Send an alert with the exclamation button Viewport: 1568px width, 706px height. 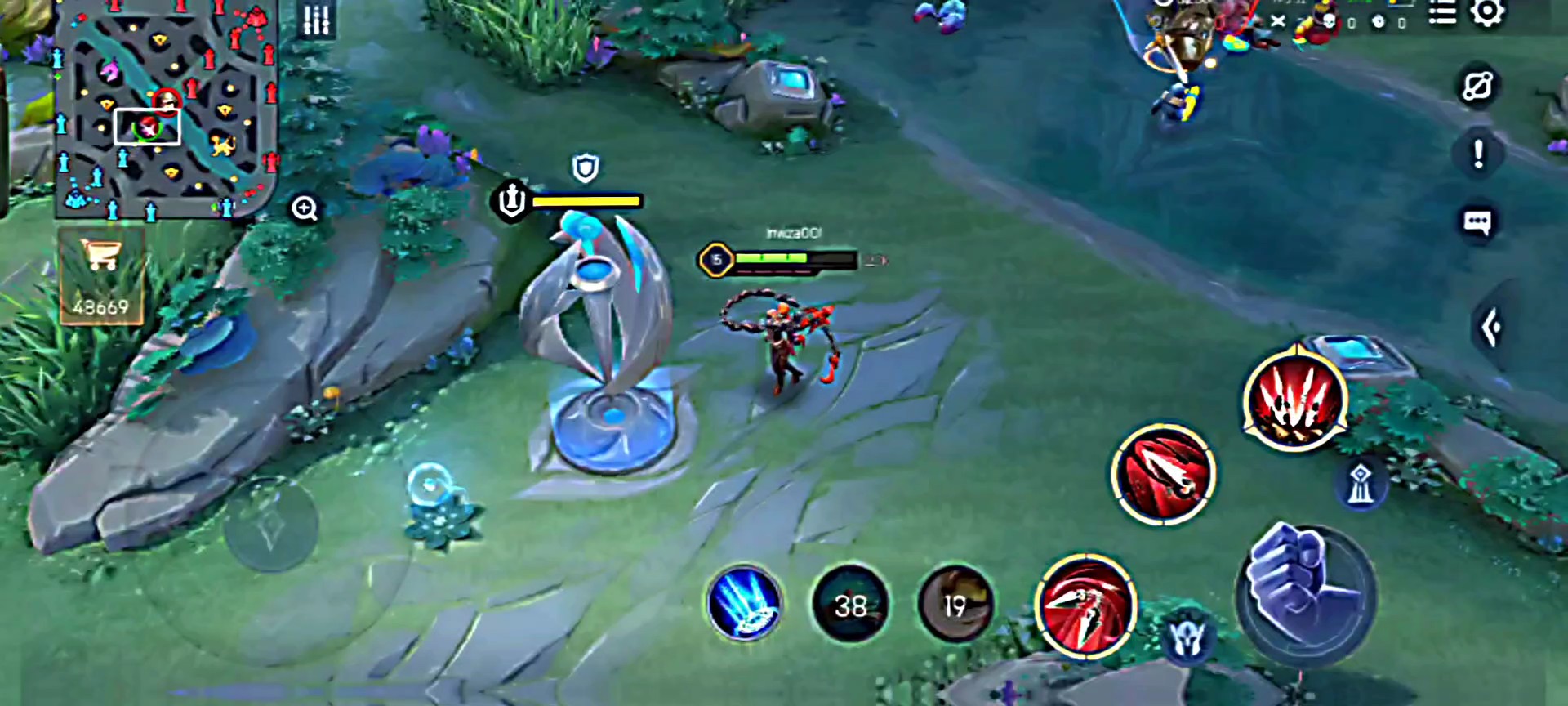pos(1478,154)
